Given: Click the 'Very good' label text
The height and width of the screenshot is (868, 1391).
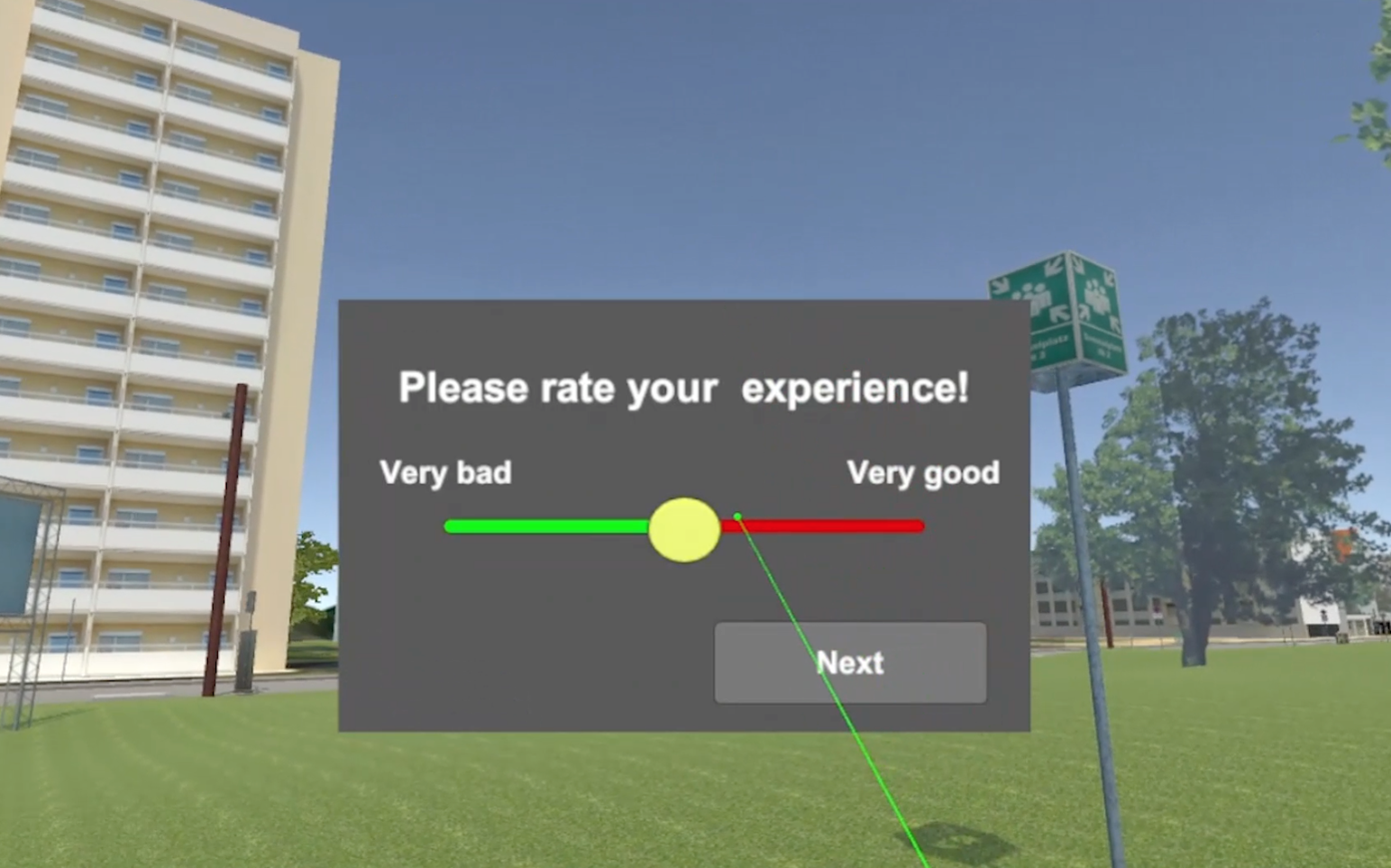Looking at the screenshot, I should (922, 472).
